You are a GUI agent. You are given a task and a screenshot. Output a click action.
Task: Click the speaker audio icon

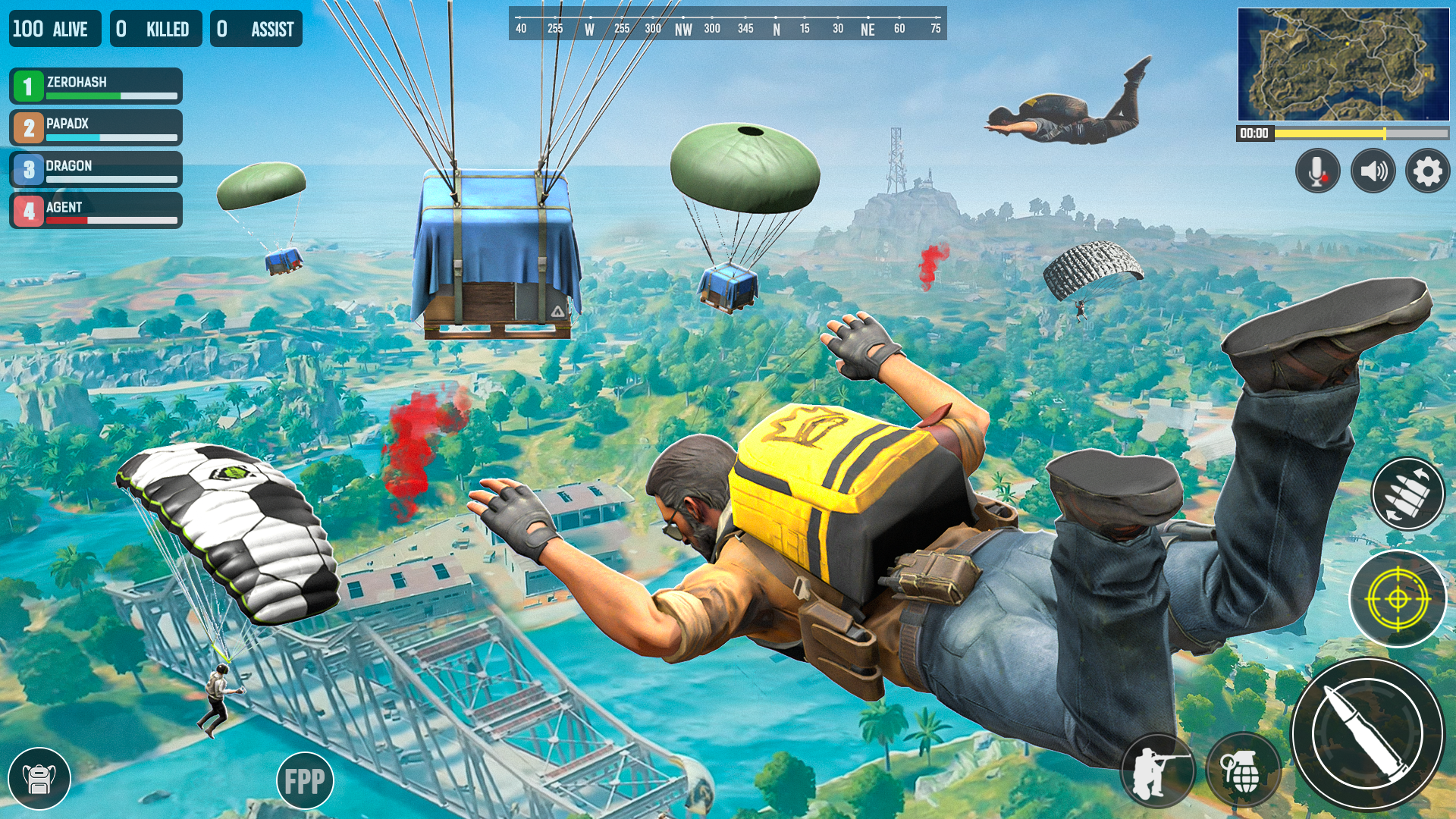(x=1374, y=171)
